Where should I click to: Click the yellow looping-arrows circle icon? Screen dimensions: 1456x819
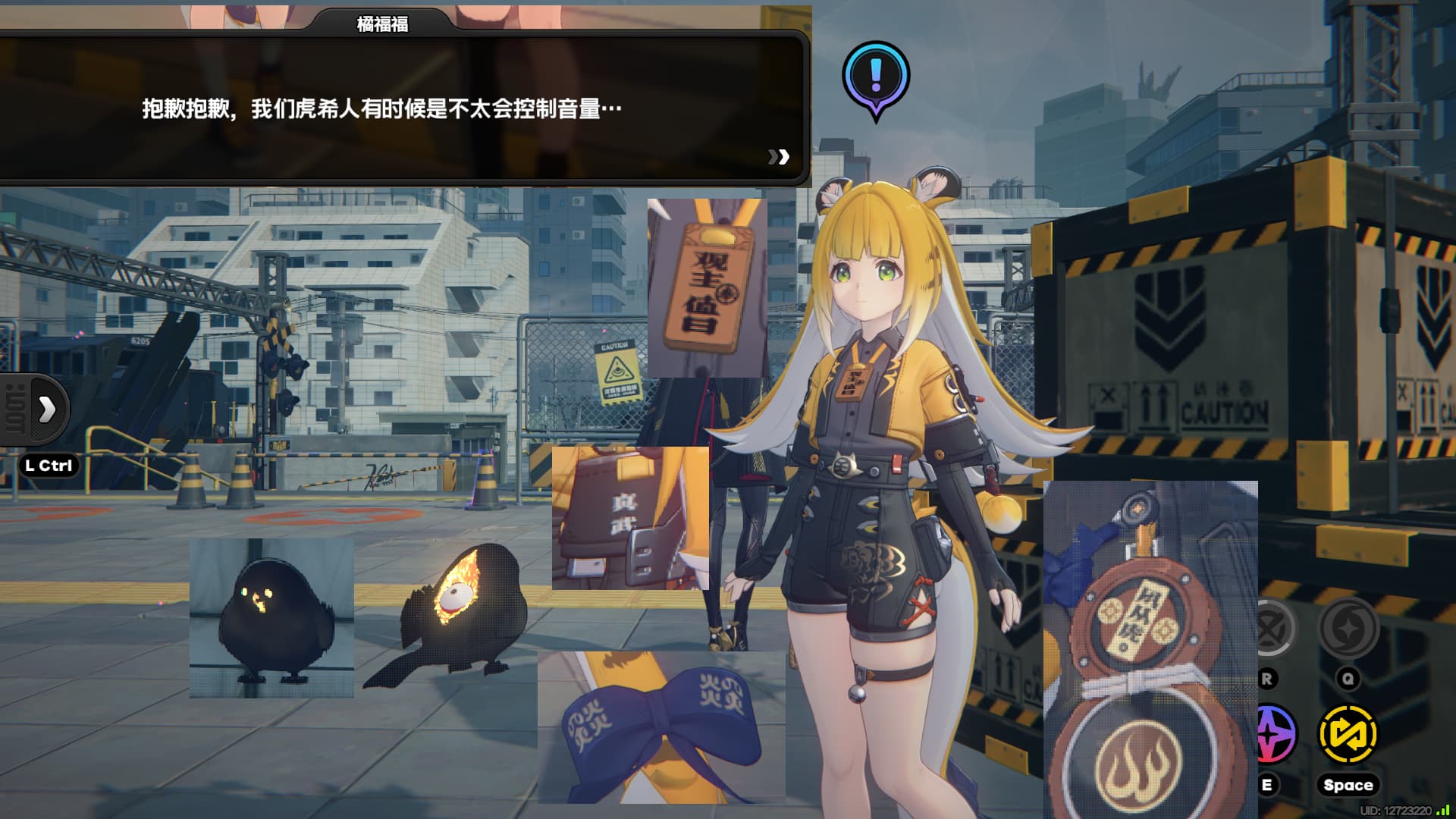[1348, 734]
